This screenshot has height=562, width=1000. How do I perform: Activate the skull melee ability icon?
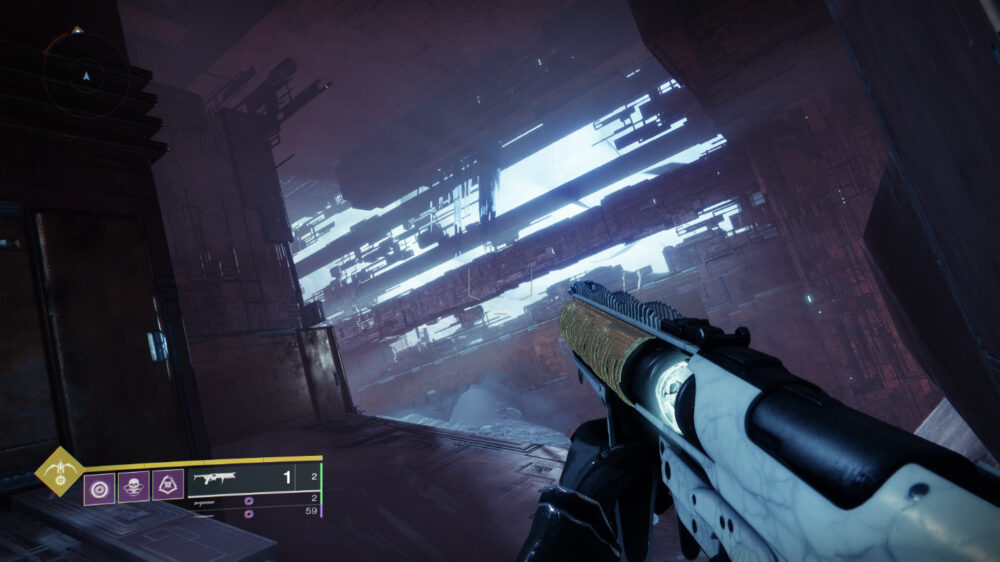[134, 488]
